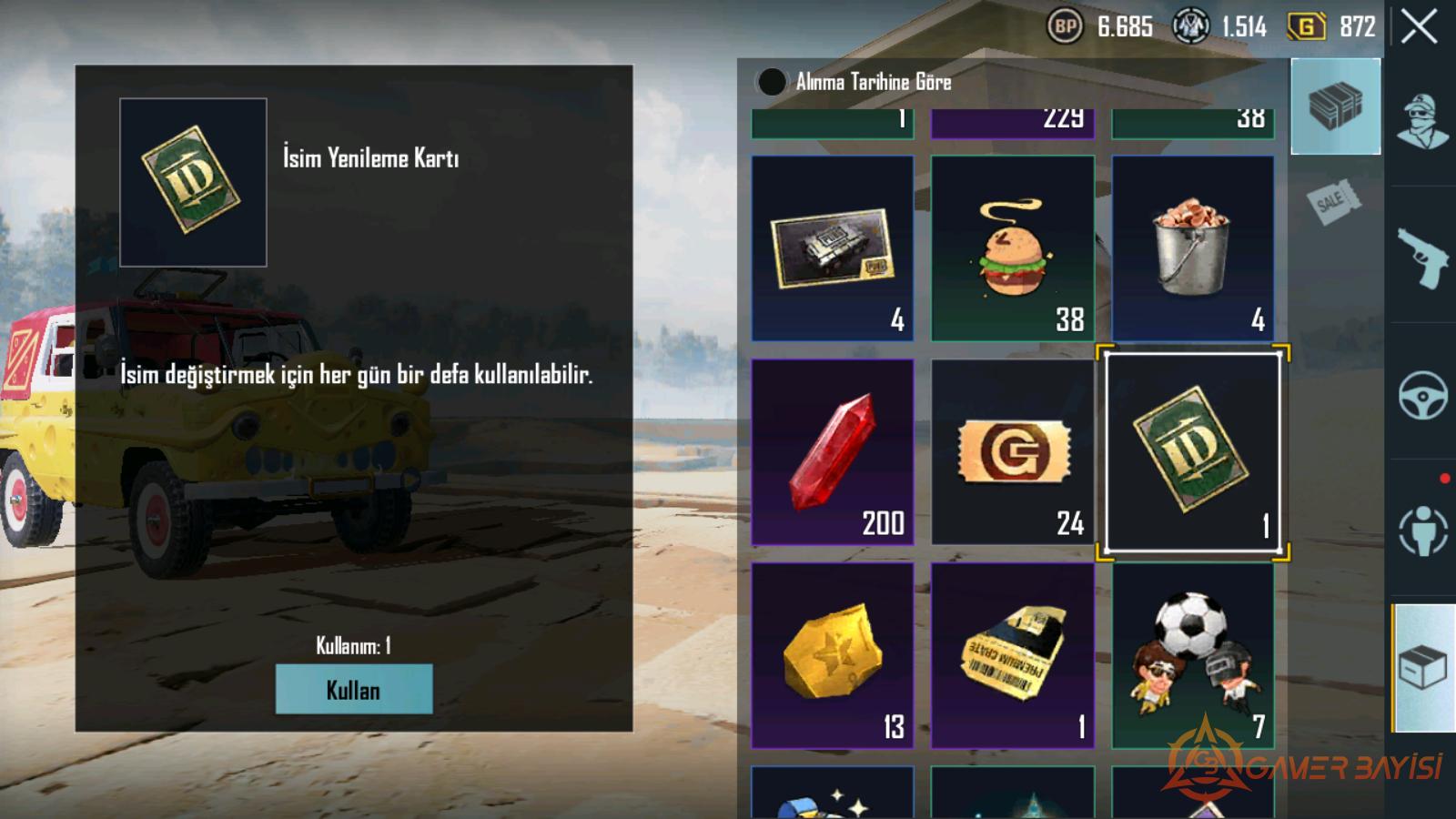Select the G coupon ticket slot
Viewport: 1456px width, 819px height.
click(1012, 451)
